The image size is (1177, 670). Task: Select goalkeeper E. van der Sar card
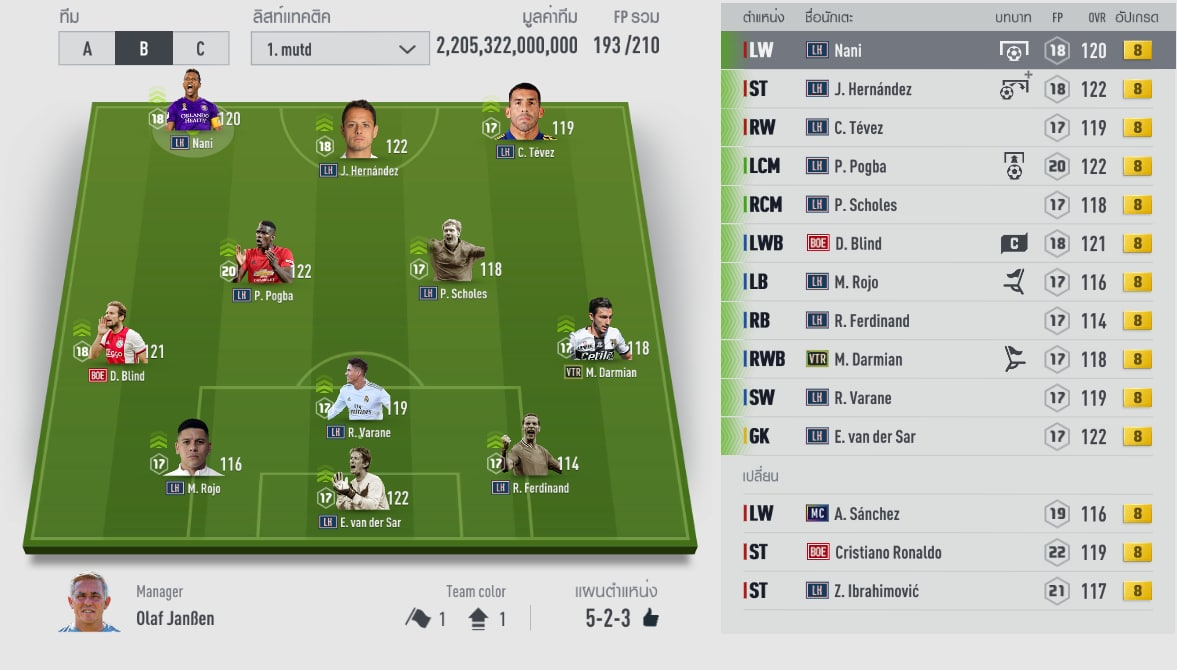tap(358, 485)
